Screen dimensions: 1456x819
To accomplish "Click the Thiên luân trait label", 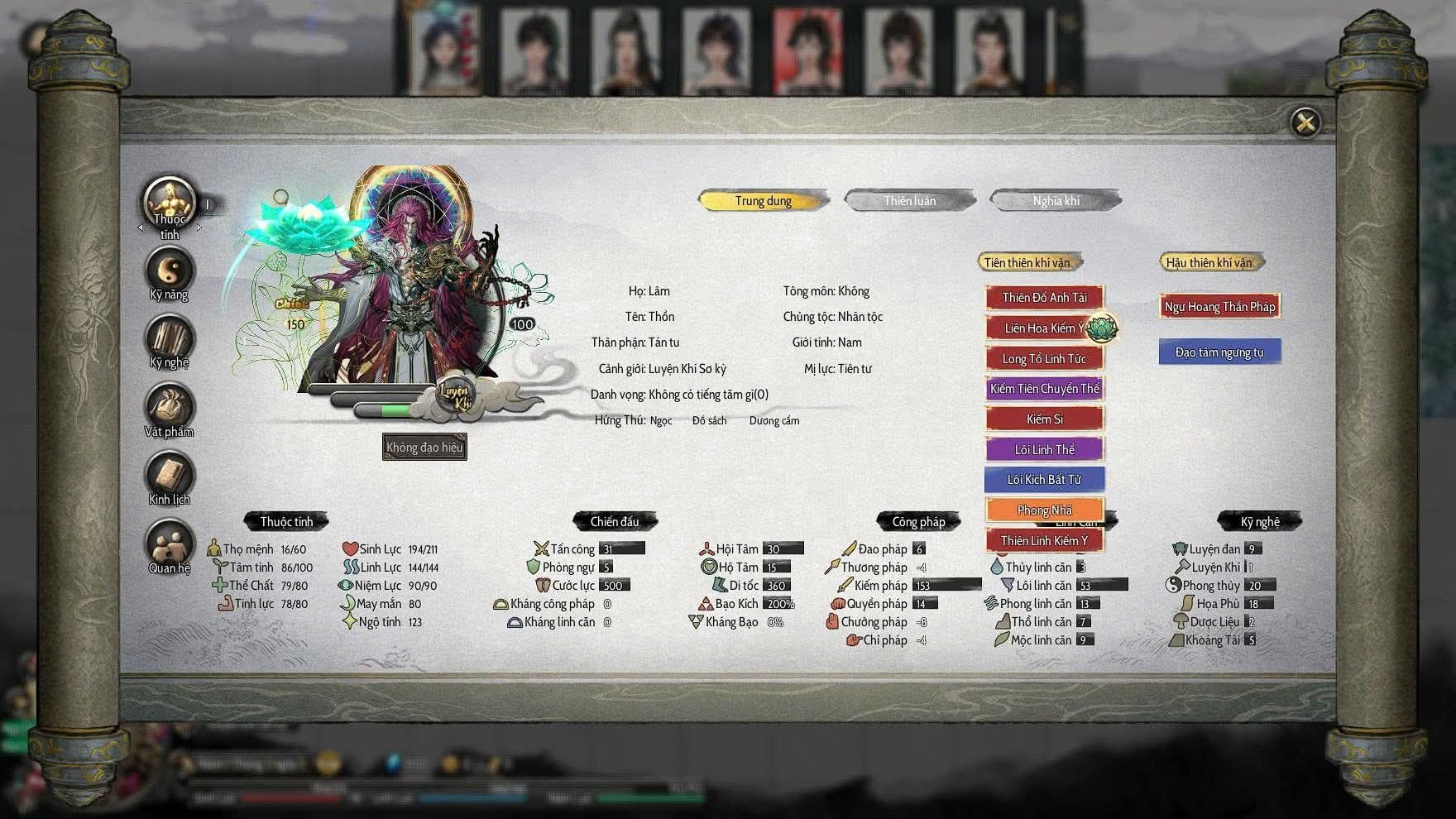I will click(909, 201).
